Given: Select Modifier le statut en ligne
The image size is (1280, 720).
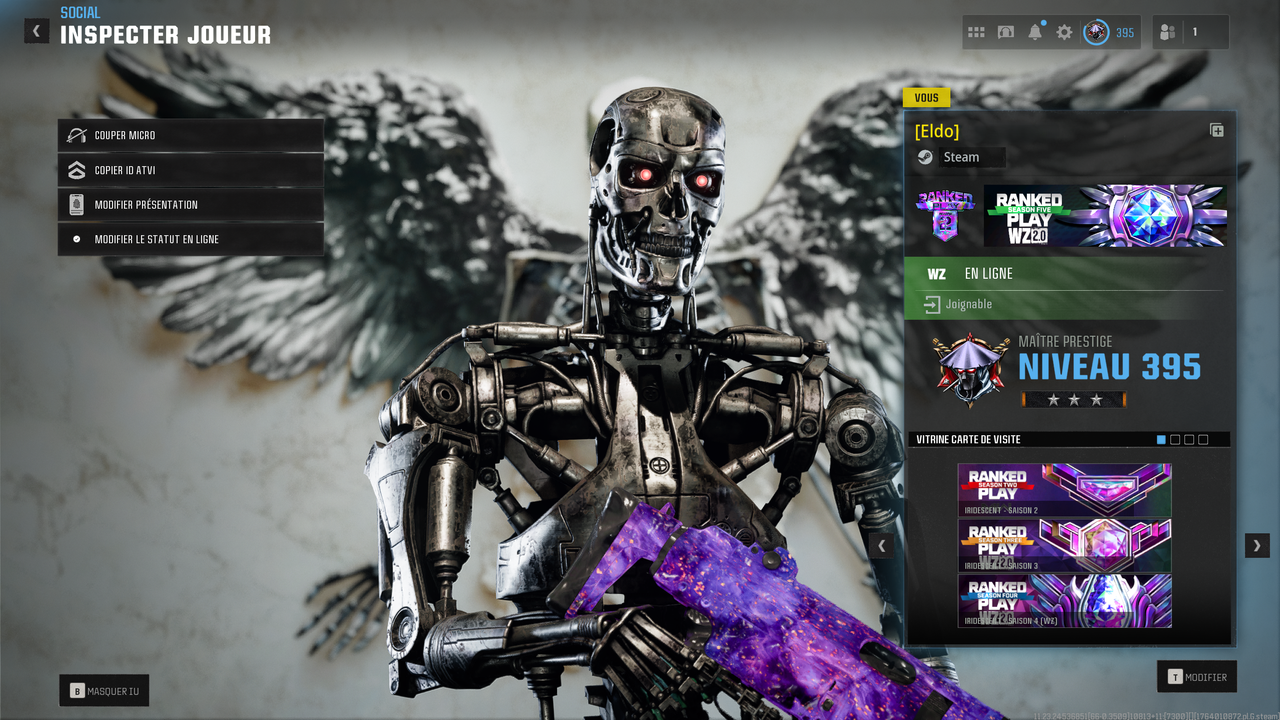Looking at the screenshot, I should [190, 239].
